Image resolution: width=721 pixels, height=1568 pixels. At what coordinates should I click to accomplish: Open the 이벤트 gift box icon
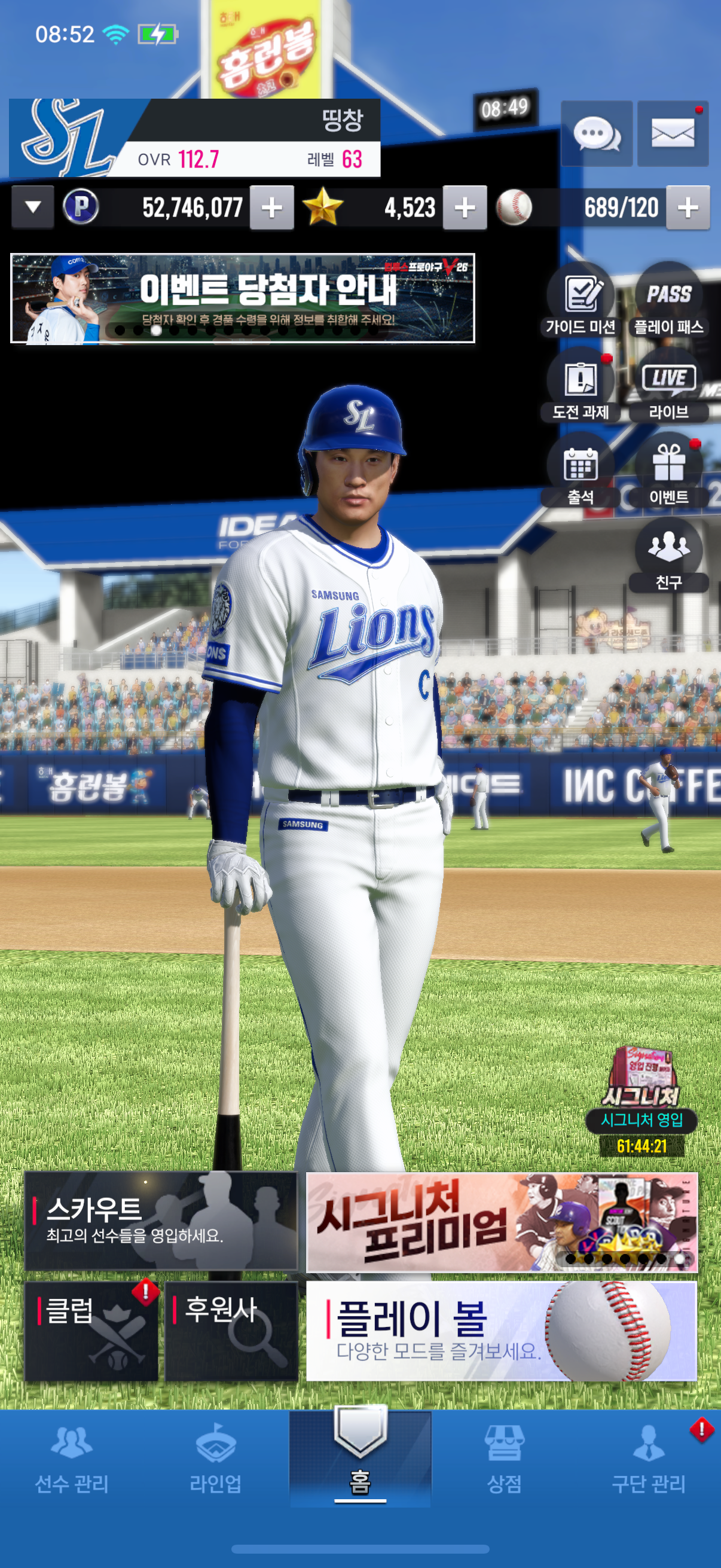668,471
